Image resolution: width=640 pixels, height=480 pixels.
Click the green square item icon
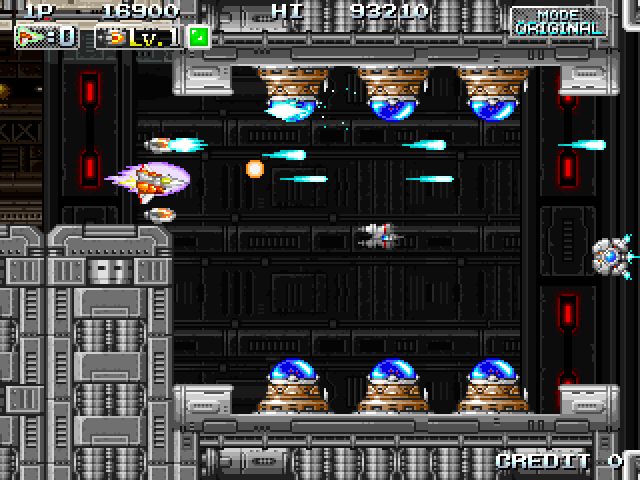click(x=199, y=37)
